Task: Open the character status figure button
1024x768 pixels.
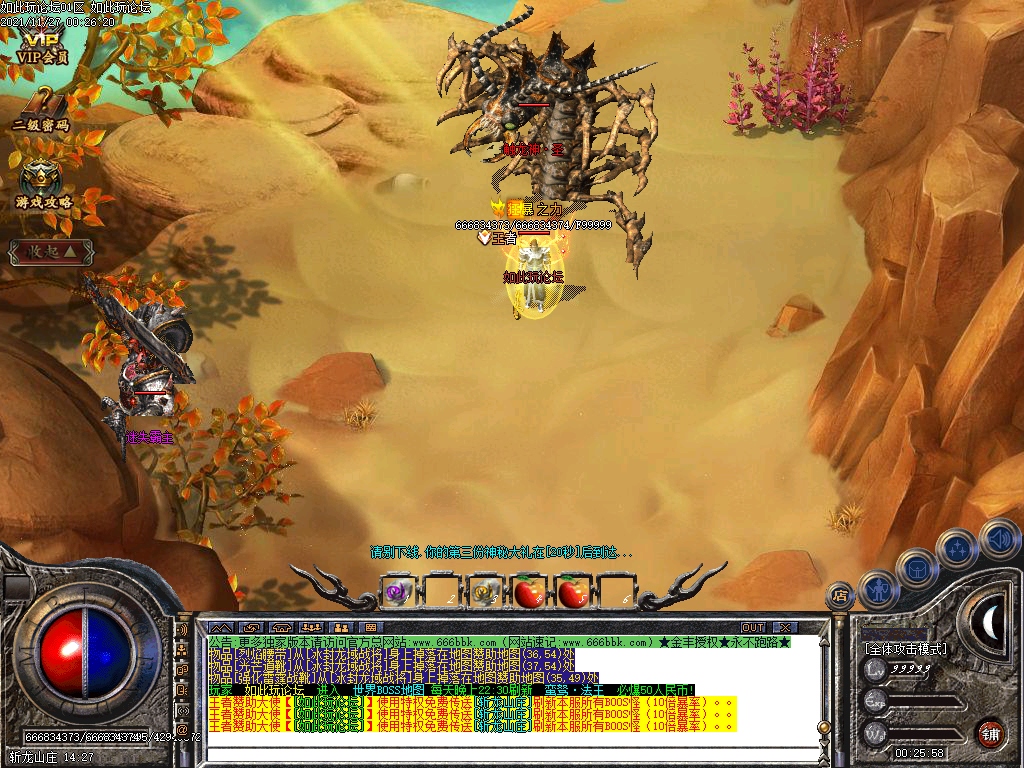Action: pos(877,588)
